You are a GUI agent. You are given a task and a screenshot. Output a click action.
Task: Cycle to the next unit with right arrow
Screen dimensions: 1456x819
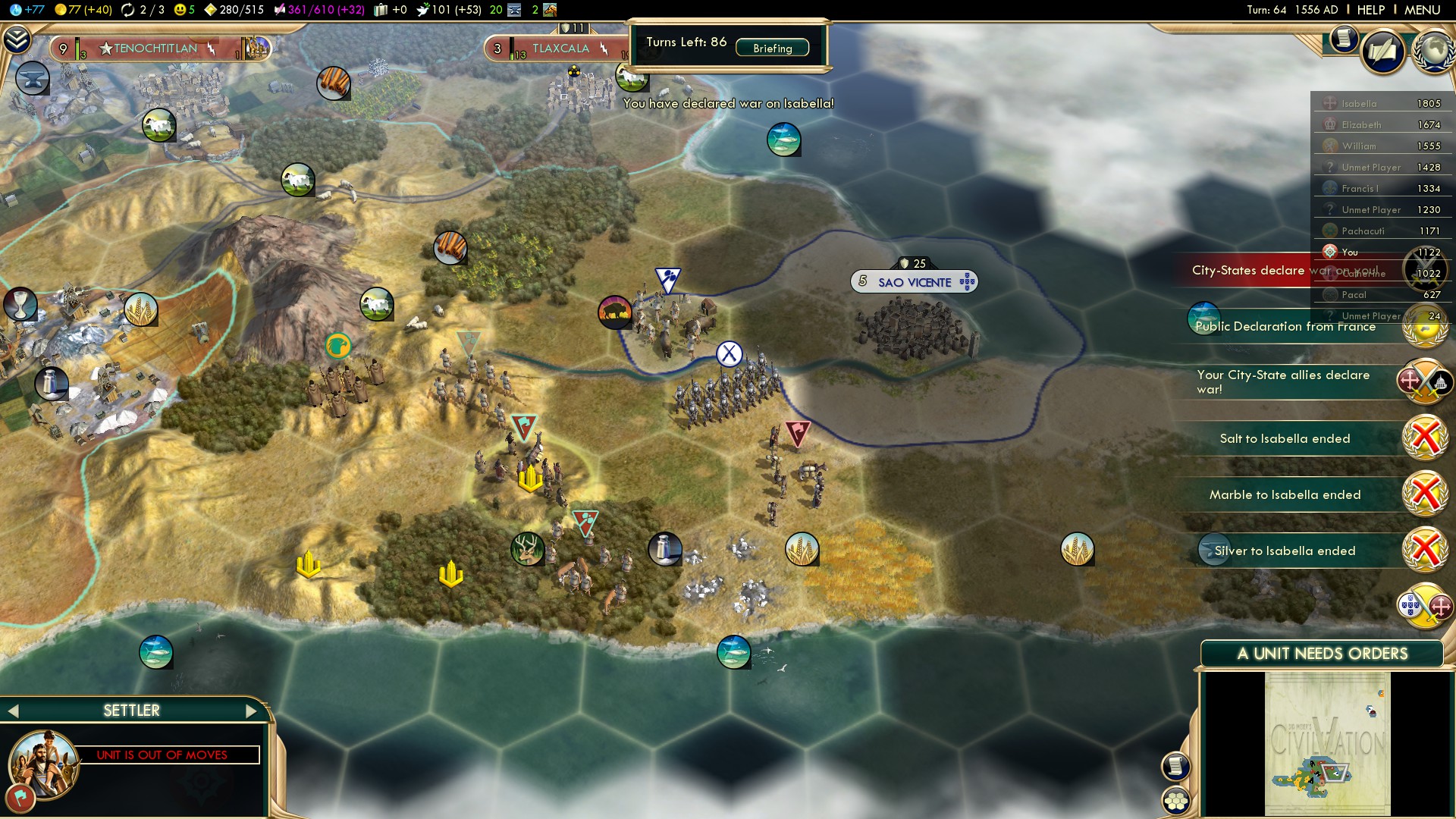click(252, 711)
